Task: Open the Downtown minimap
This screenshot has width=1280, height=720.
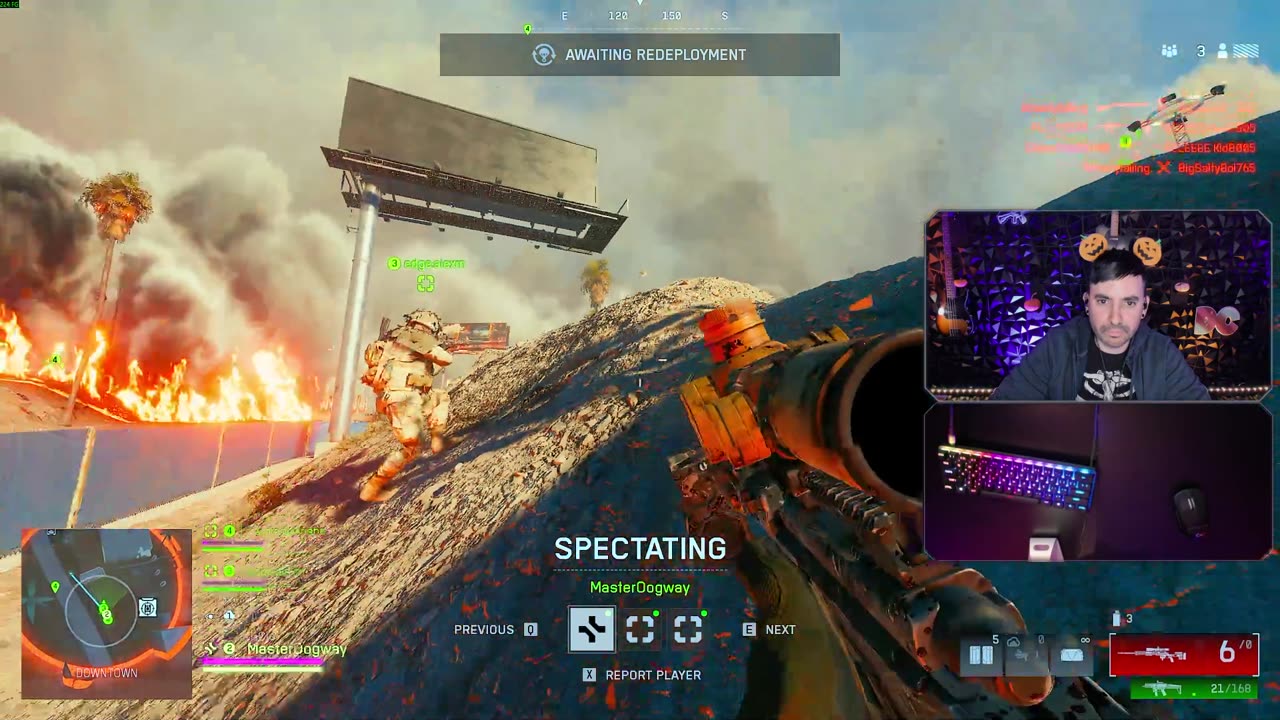Action: tap(106, 612)
